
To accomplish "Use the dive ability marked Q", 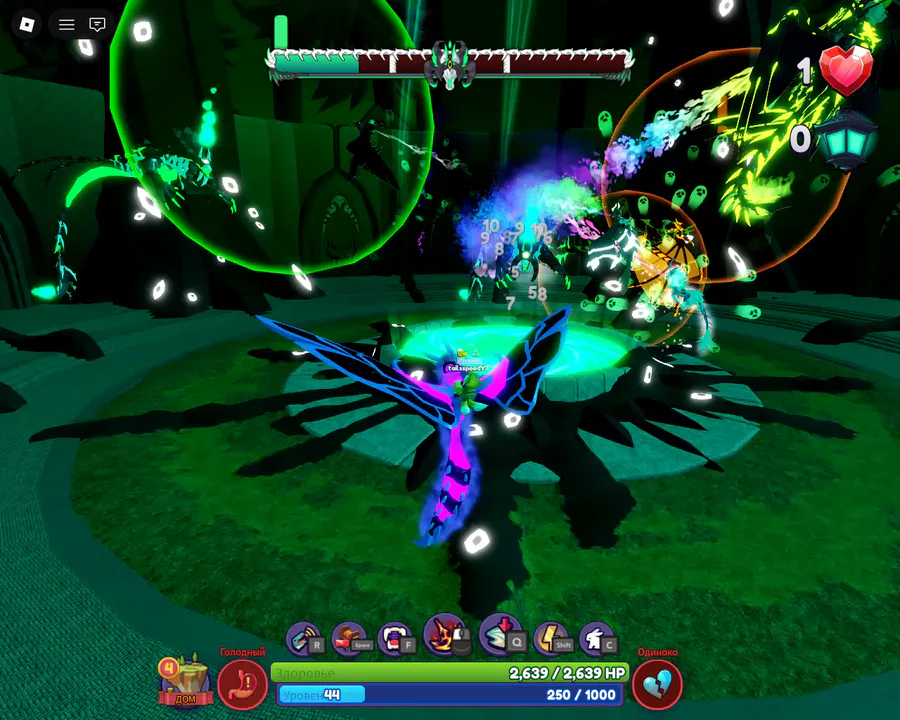I will point(500,635).
